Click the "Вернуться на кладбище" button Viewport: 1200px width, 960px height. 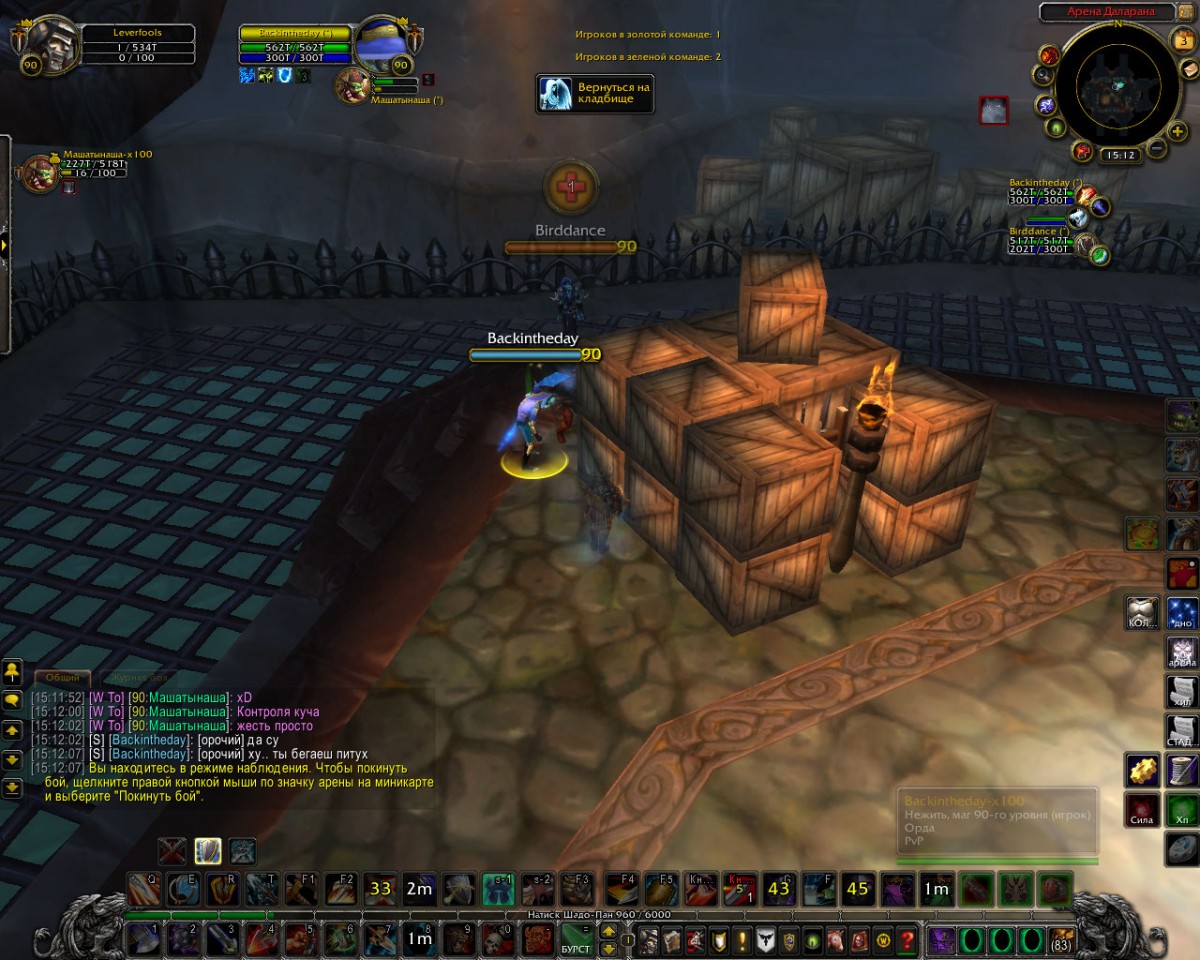coord(595,93)
